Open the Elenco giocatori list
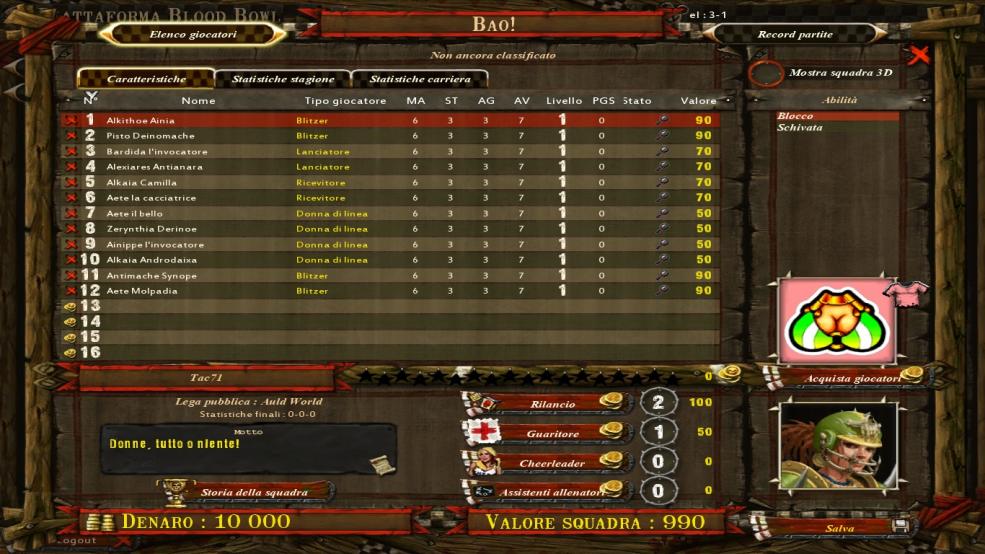 point(193,34)
